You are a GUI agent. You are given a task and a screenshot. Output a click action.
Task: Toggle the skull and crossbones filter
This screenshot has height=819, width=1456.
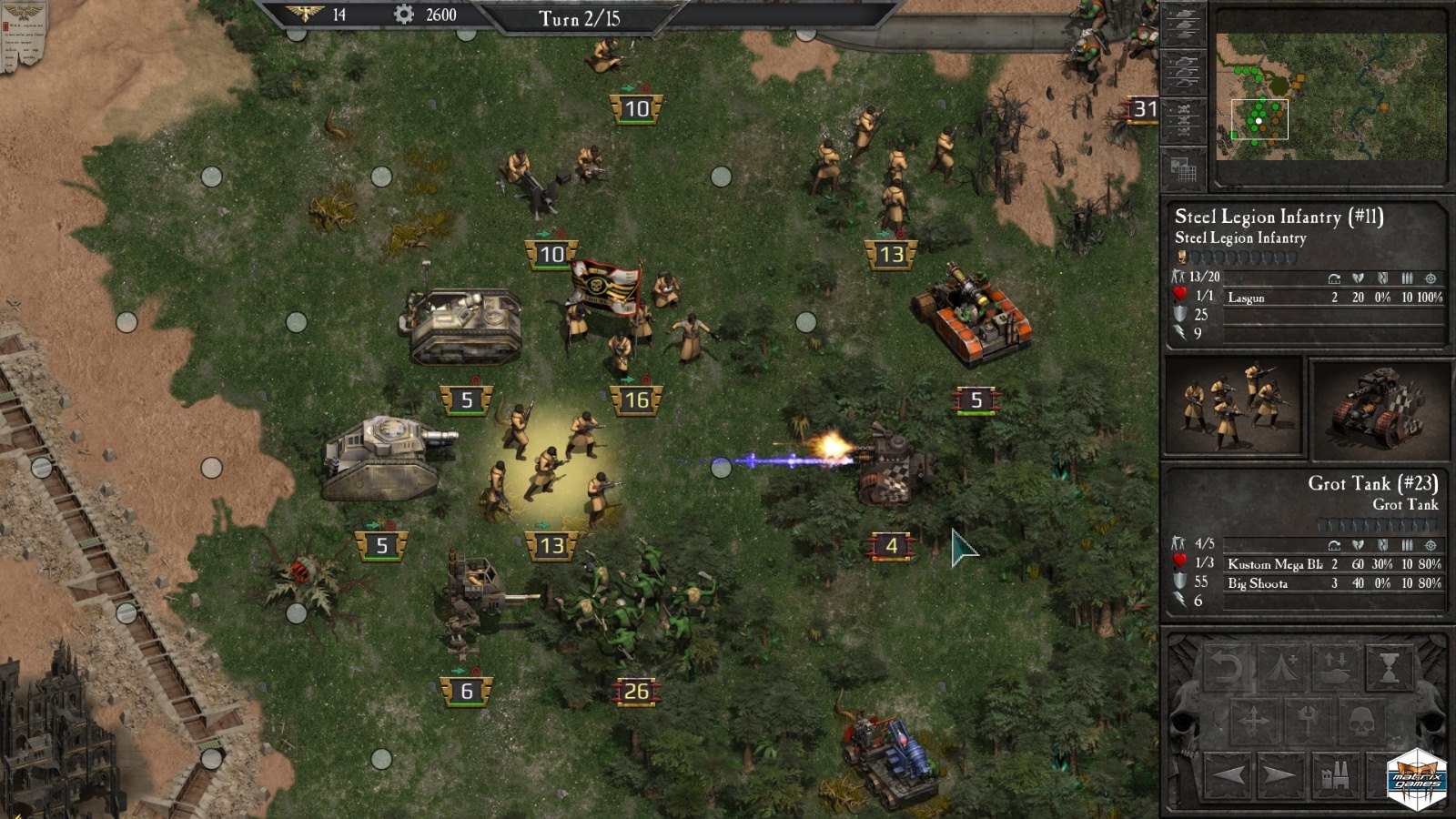[1184, 119]
